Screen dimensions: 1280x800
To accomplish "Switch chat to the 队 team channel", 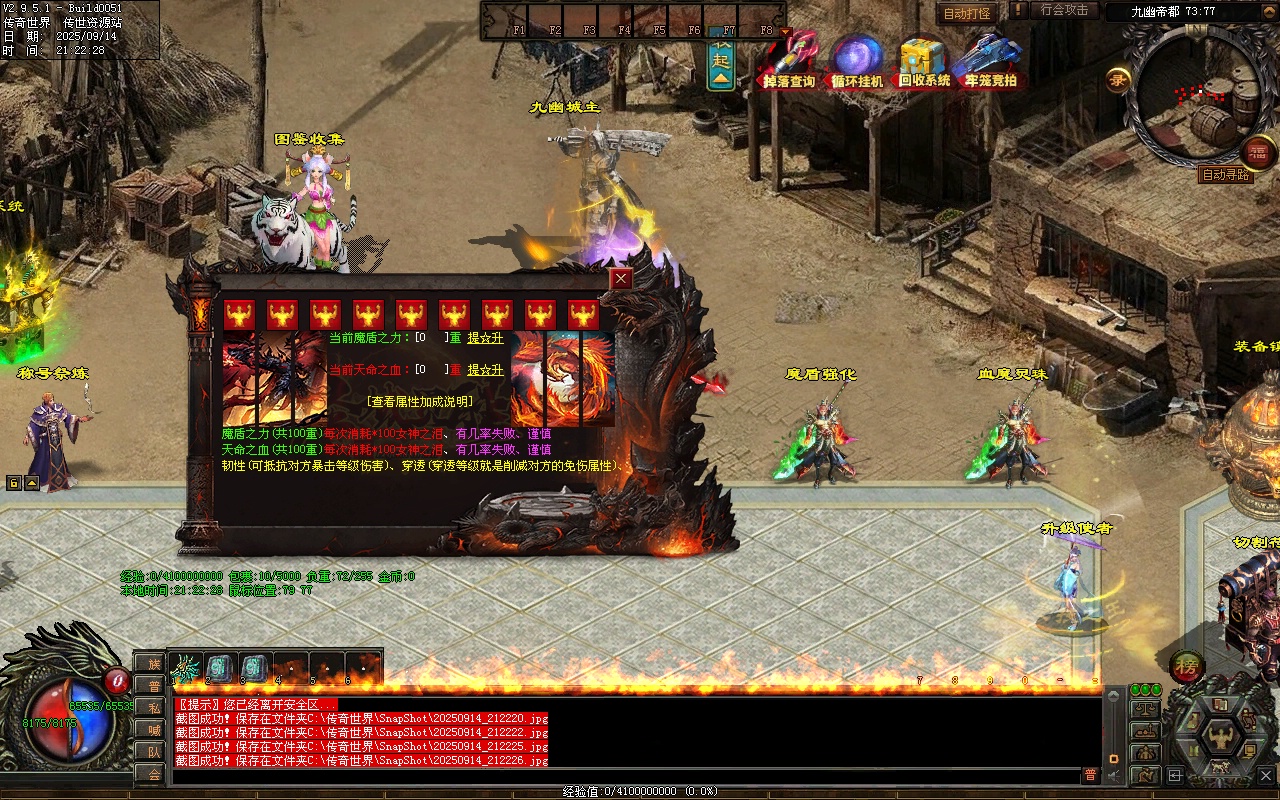I will pyautogui.click(x=154, y=752).
